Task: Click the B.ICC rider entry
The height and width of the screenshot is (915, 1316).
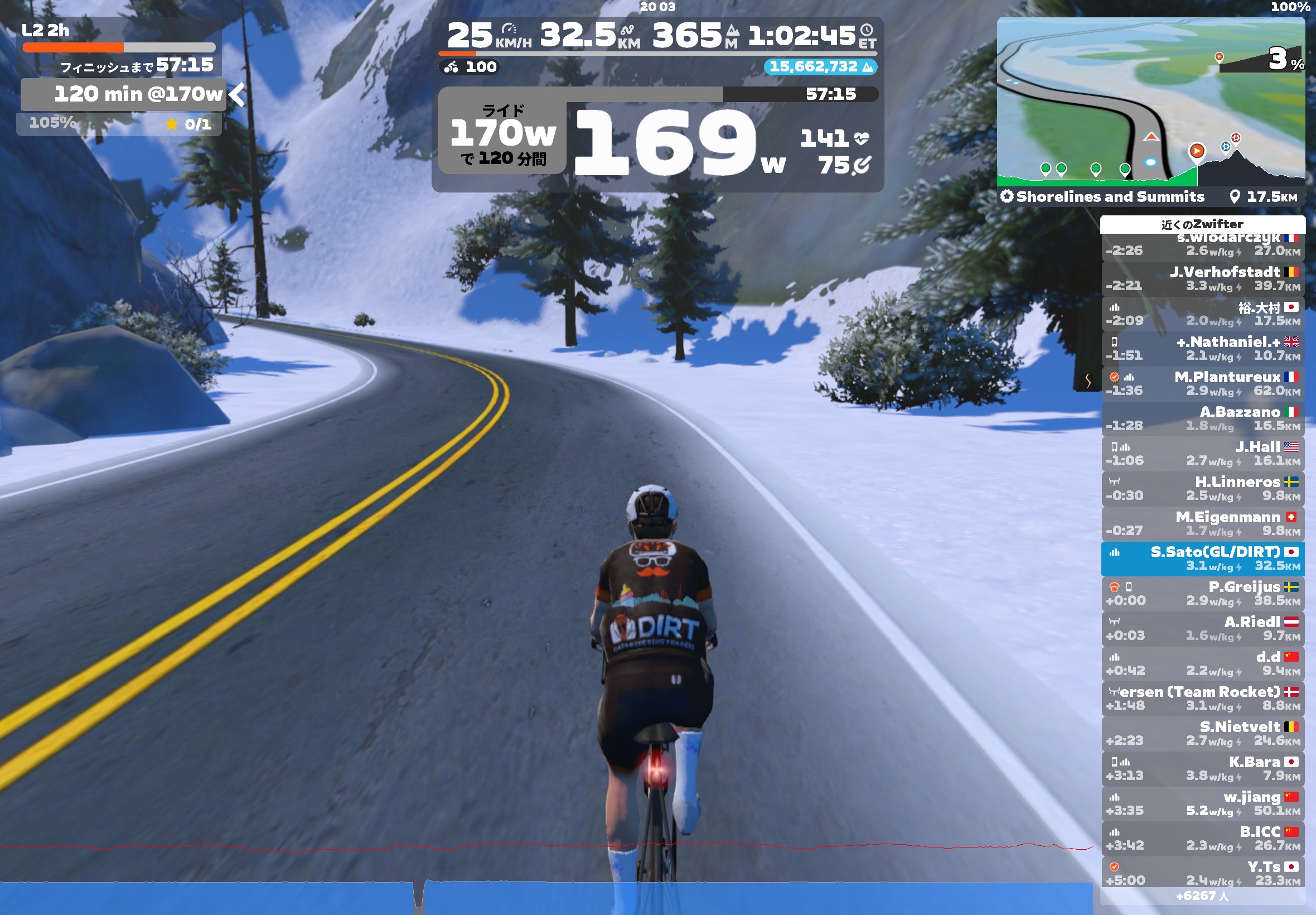Action: (x=1202, y=838)
